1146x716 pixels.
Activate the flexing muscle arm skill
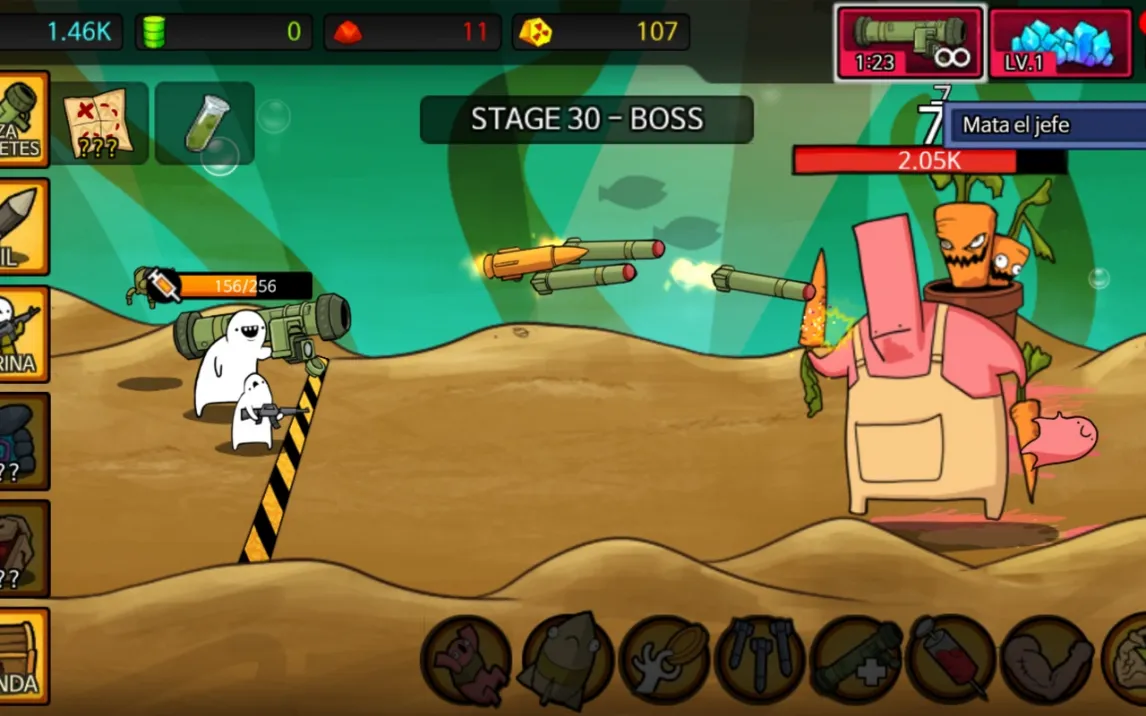pos(1046,661)
